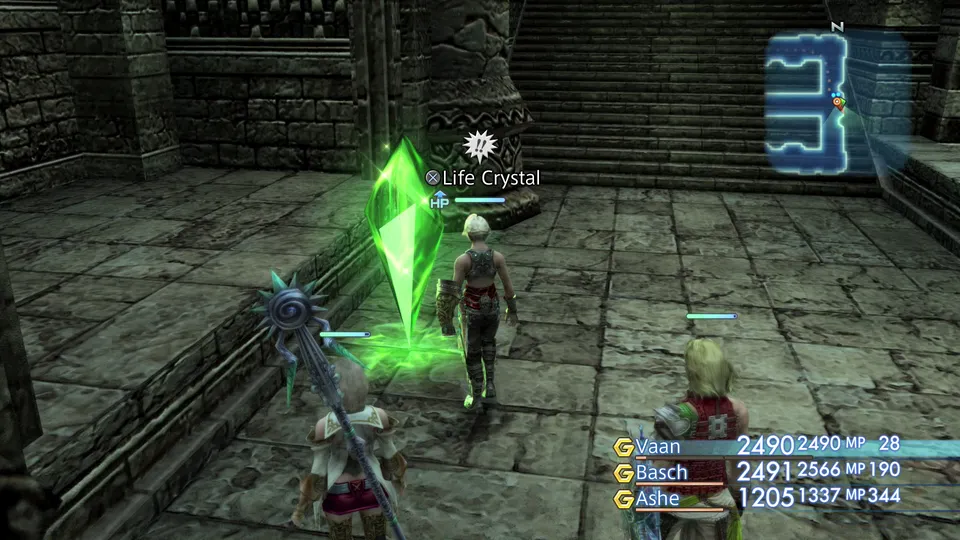Toggle the gambit icon beside Vaan
Viewport: 960px width, 540px height.
[x=624, y=446]
